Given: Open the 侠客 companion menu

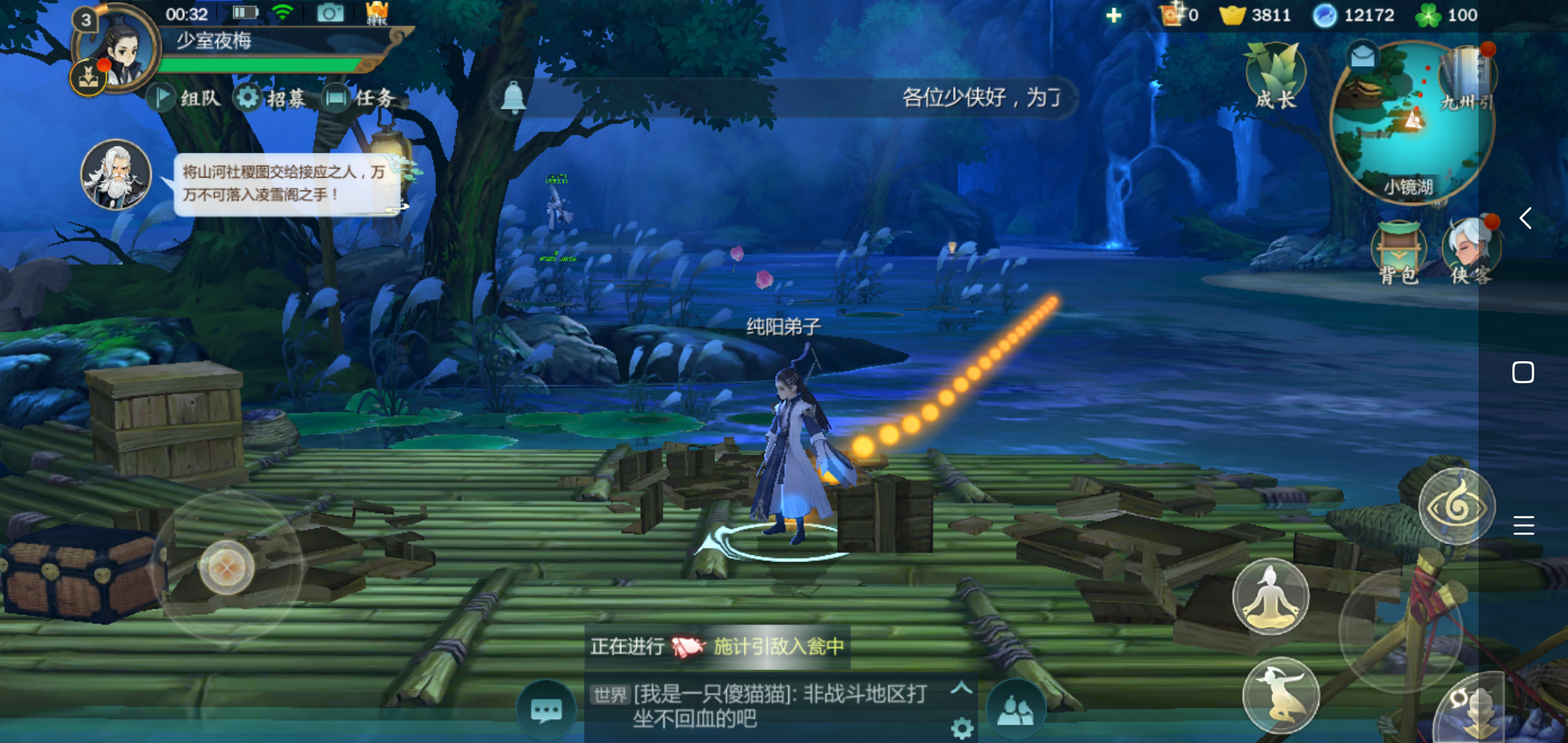Looking at the screenshot, I should point(1471,252).
